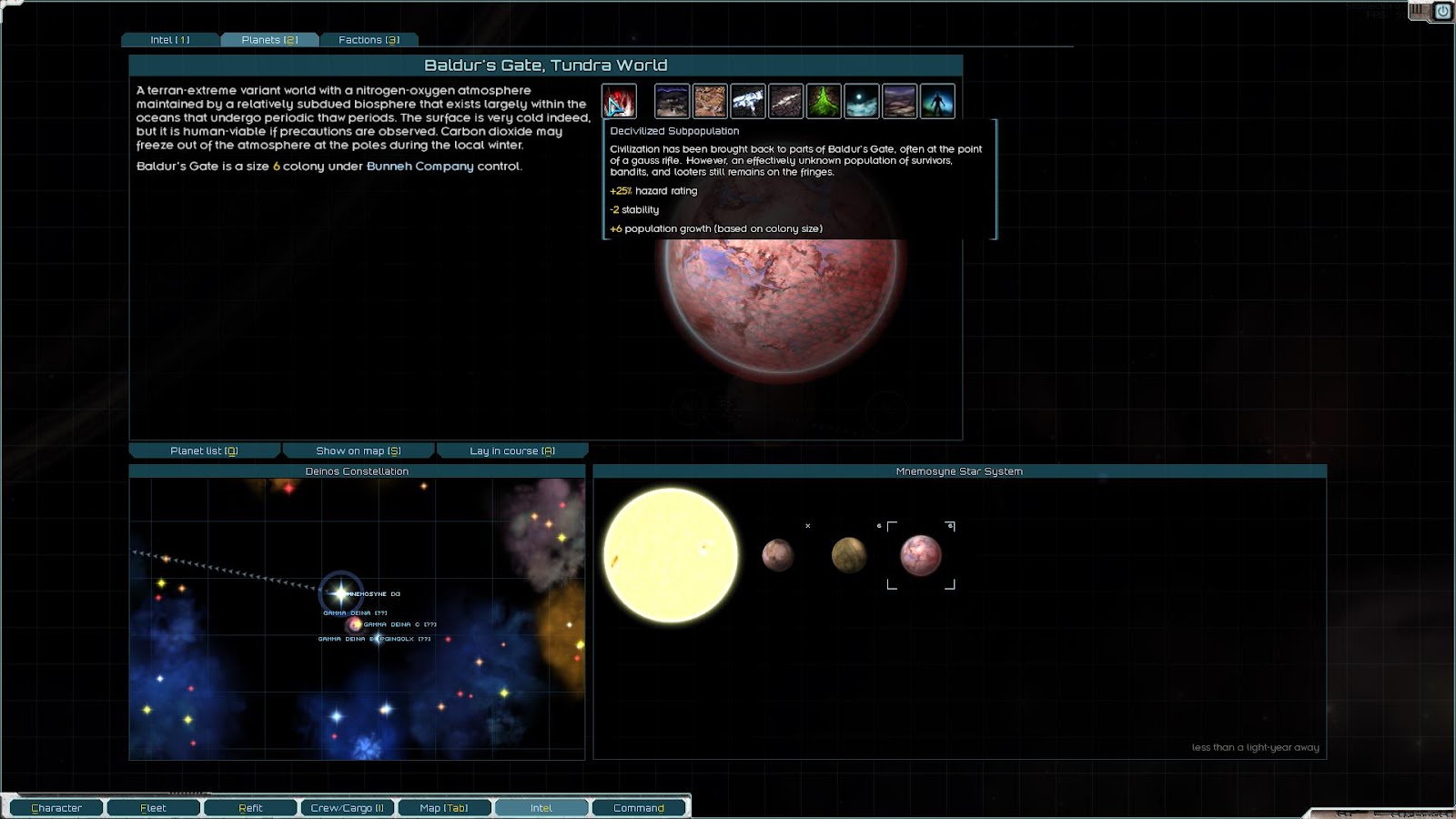Open the Planet list
The height and width of the screenshot is (819, 1456).
(x=204, y=450)
